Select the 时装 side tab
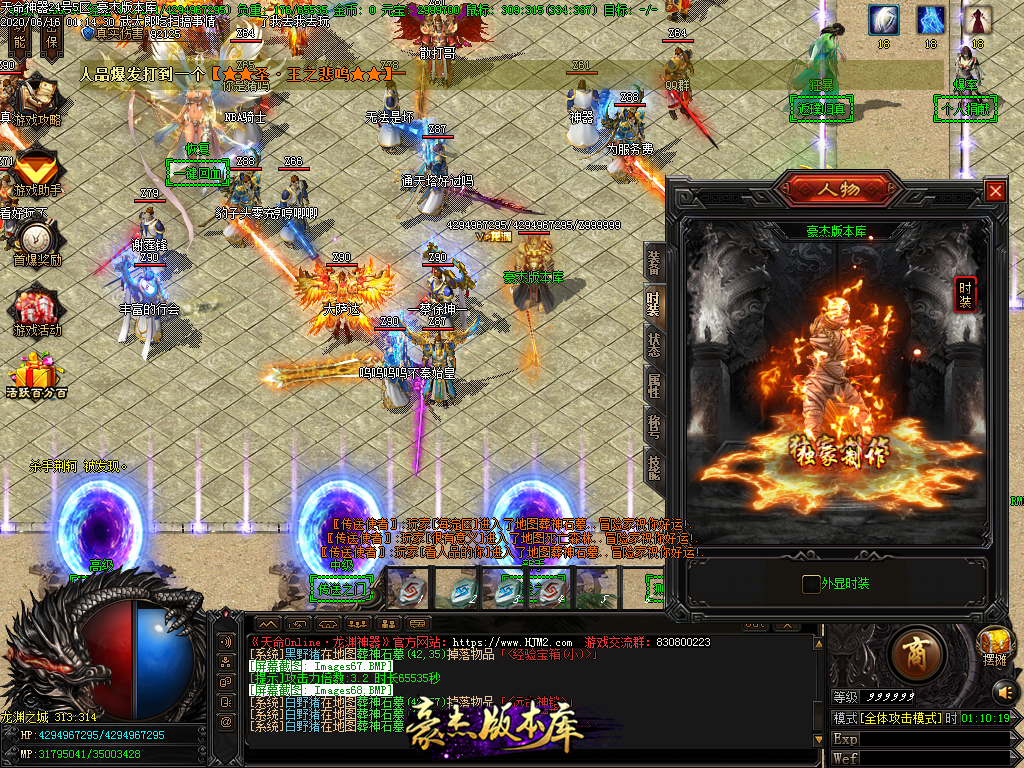Image resolution: width=1024 pixels, height=768 pixels. [x=654, y=304]
